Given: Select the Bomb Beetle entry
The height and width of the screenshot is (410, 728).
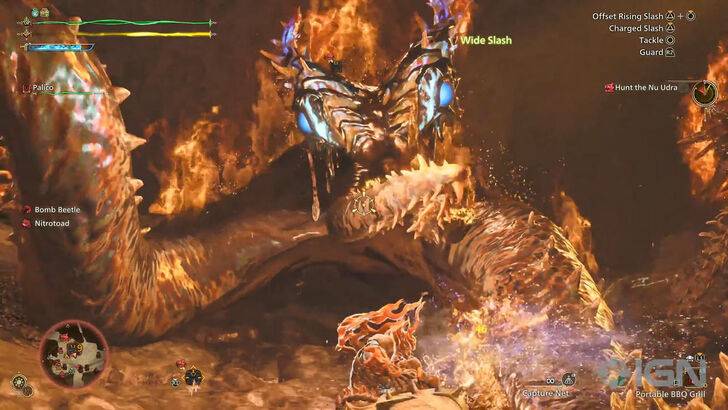Looking at the screenshot, I should point(55,209).
